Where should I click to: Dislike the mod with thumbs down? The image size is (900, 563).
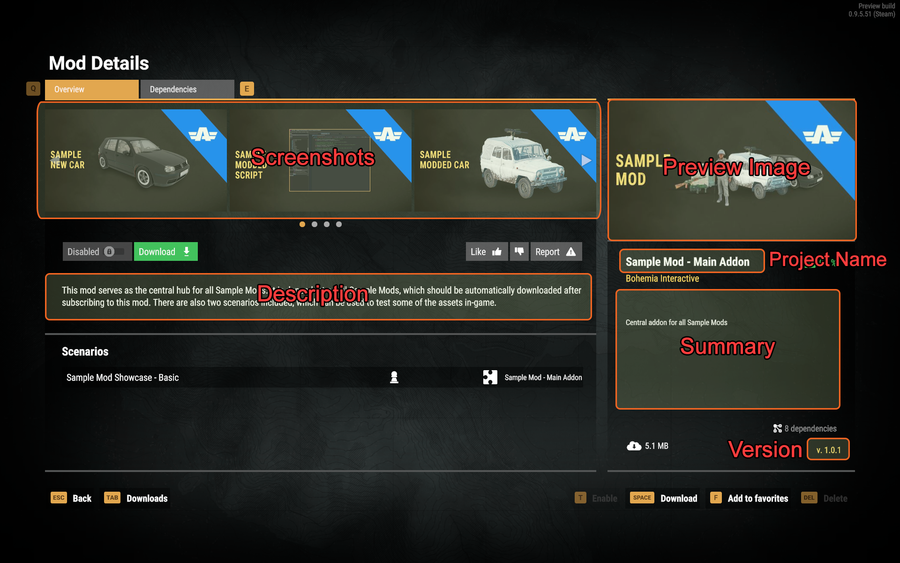(x=518, y=252)
